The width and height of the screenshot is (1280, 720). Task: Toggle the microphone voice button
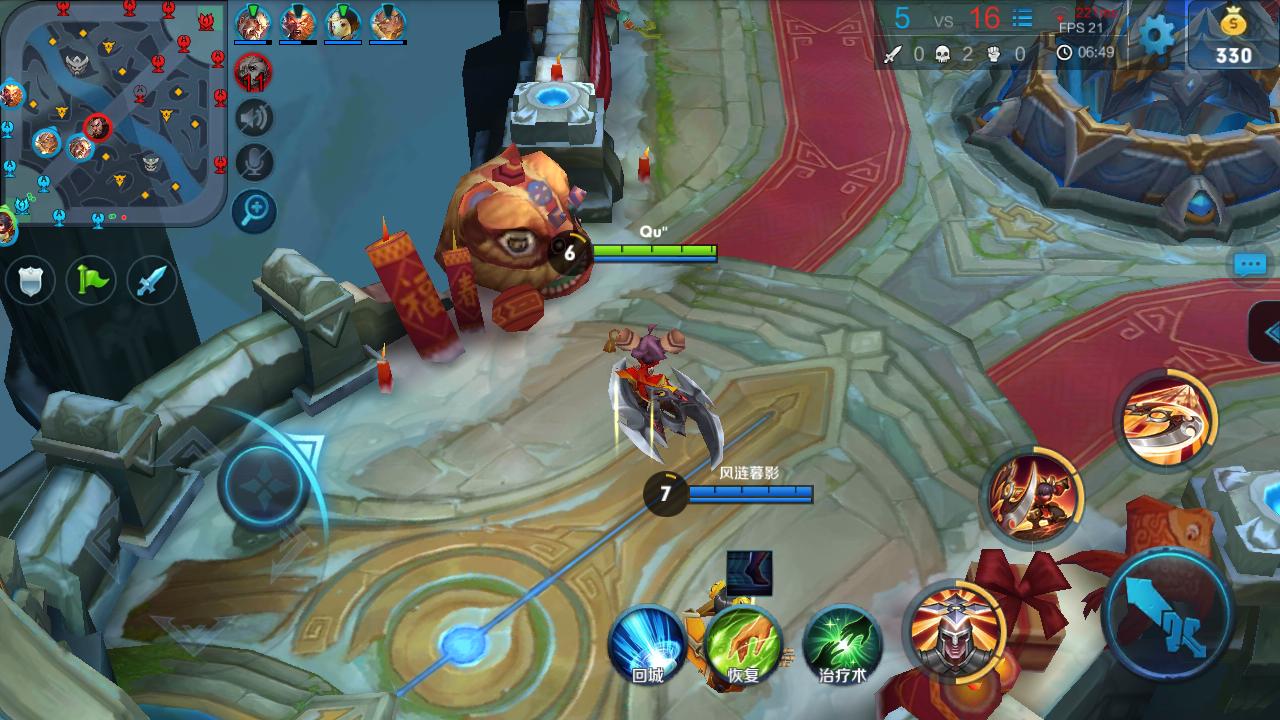254,164
